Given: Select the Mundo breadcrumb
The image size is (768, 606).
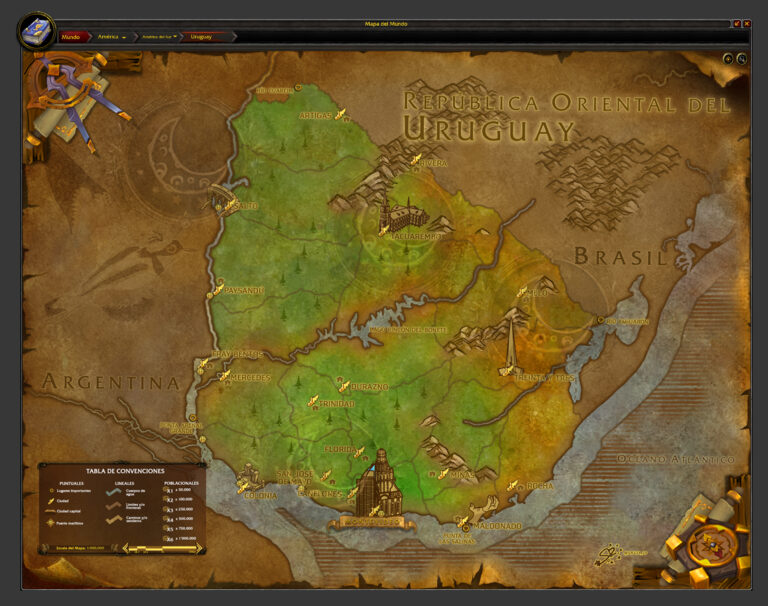Looking at the screenshot, I should (x=72, y=36).
